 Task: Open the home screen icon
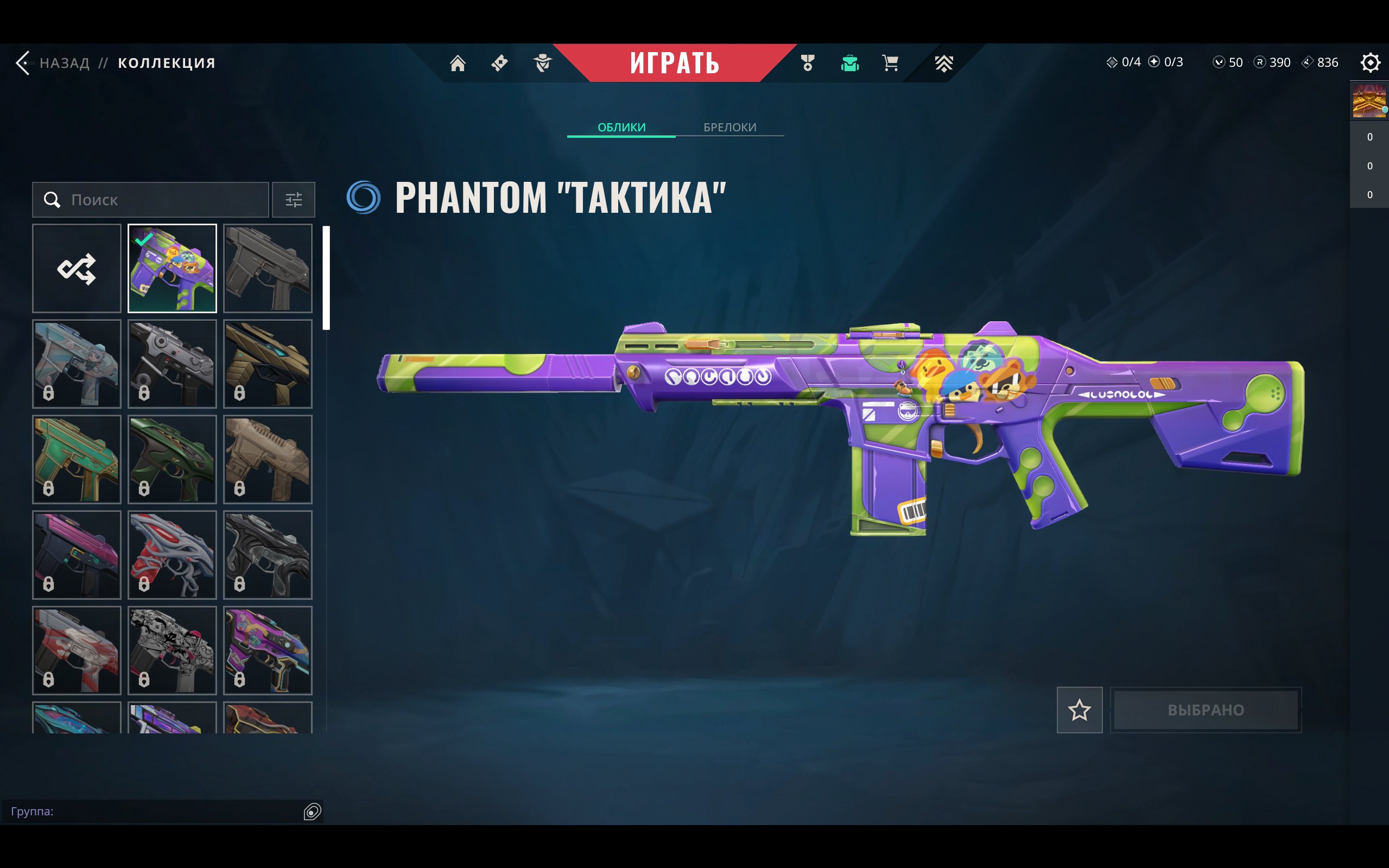pyautogui.click(x=458, y=62)
